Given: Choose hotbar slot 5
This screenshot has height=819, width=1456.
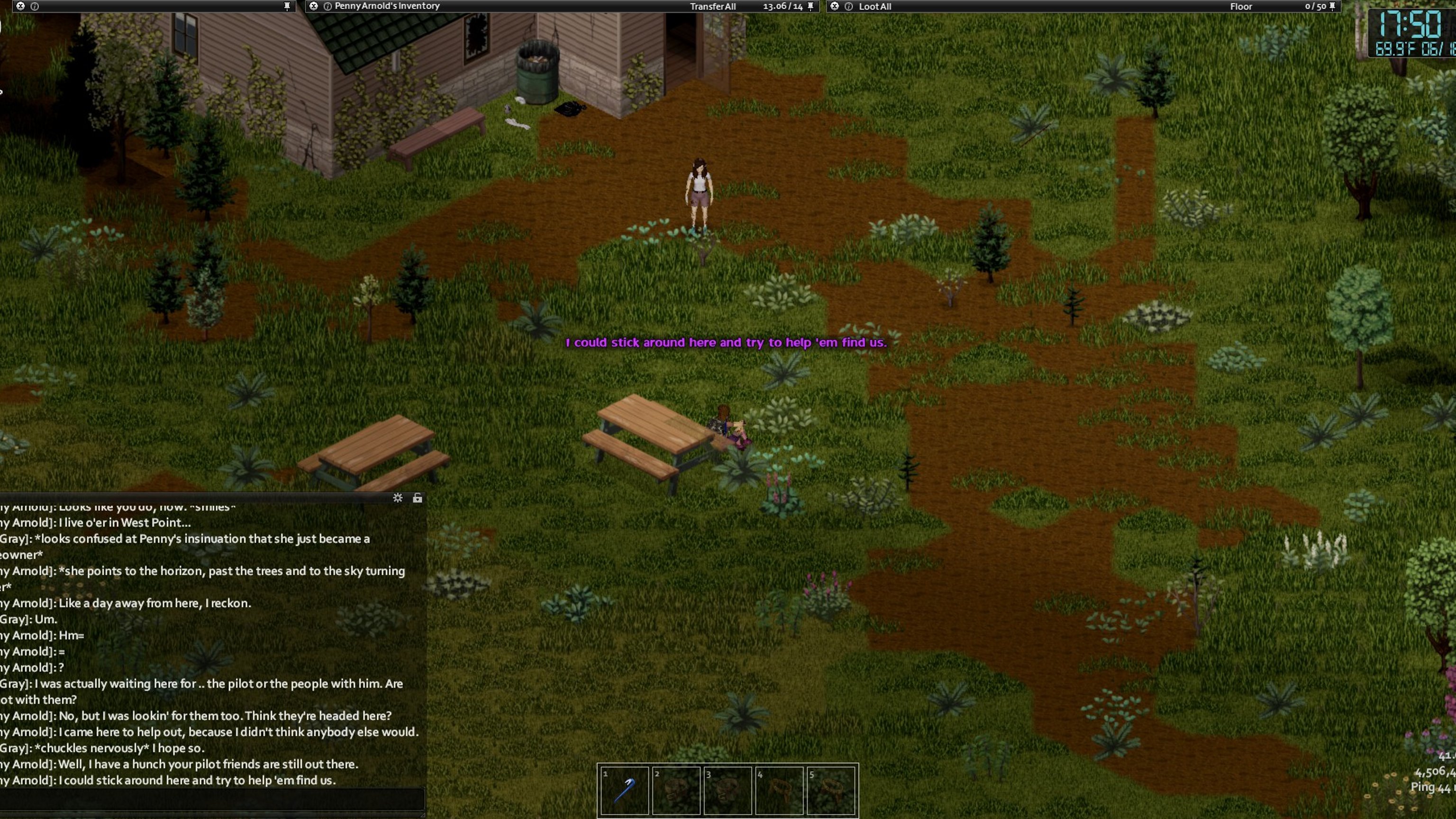Looking at the screenshot, I should pos(831,790).
